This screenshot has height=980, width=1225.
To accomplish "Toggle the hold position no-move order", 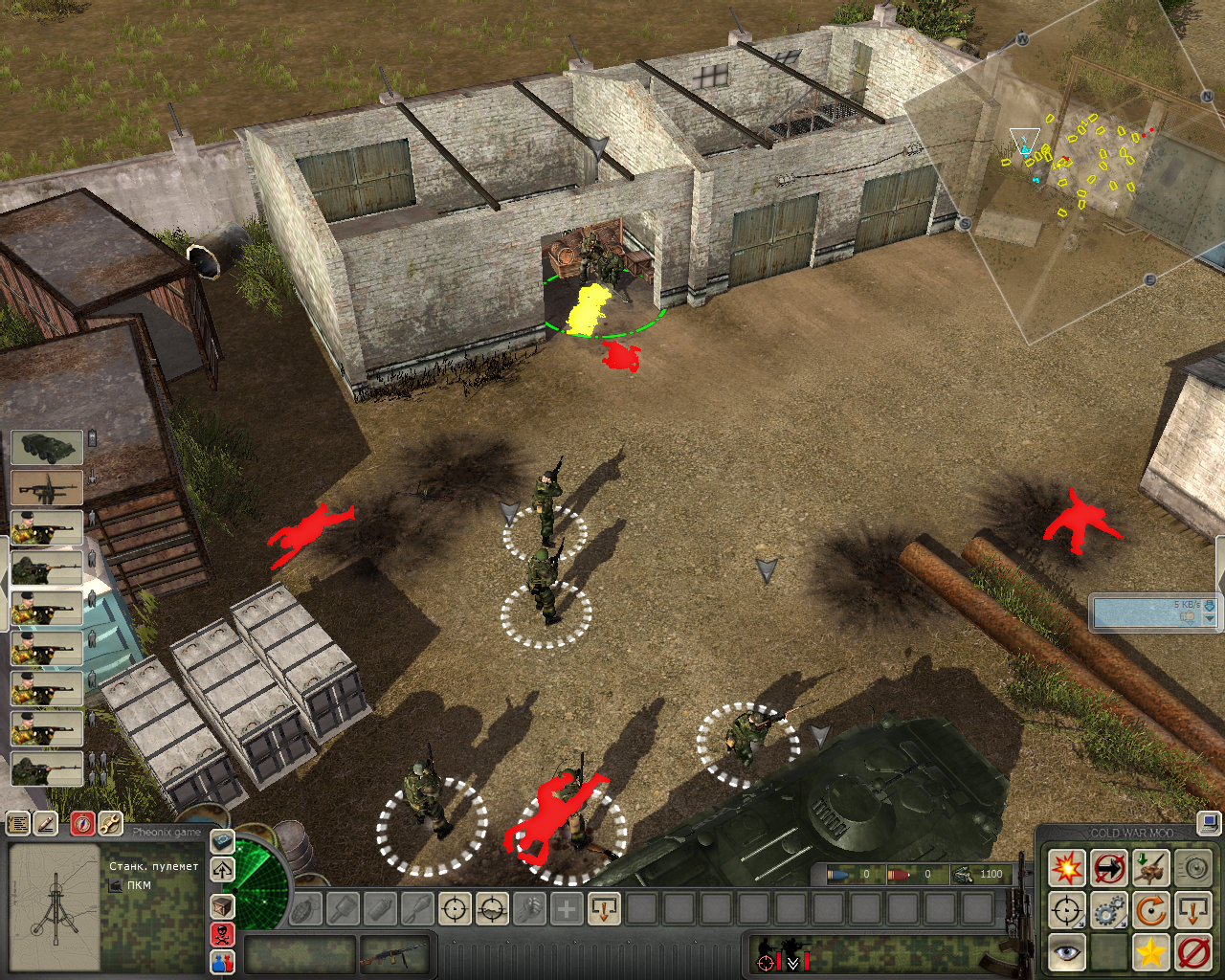I will (x=1109, y=869).
